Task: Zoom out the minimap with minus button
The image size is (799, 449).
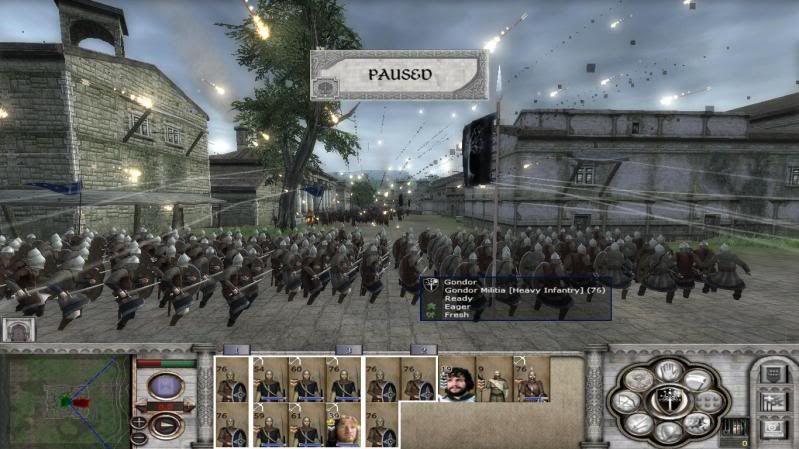Action: tap(139, 437)
